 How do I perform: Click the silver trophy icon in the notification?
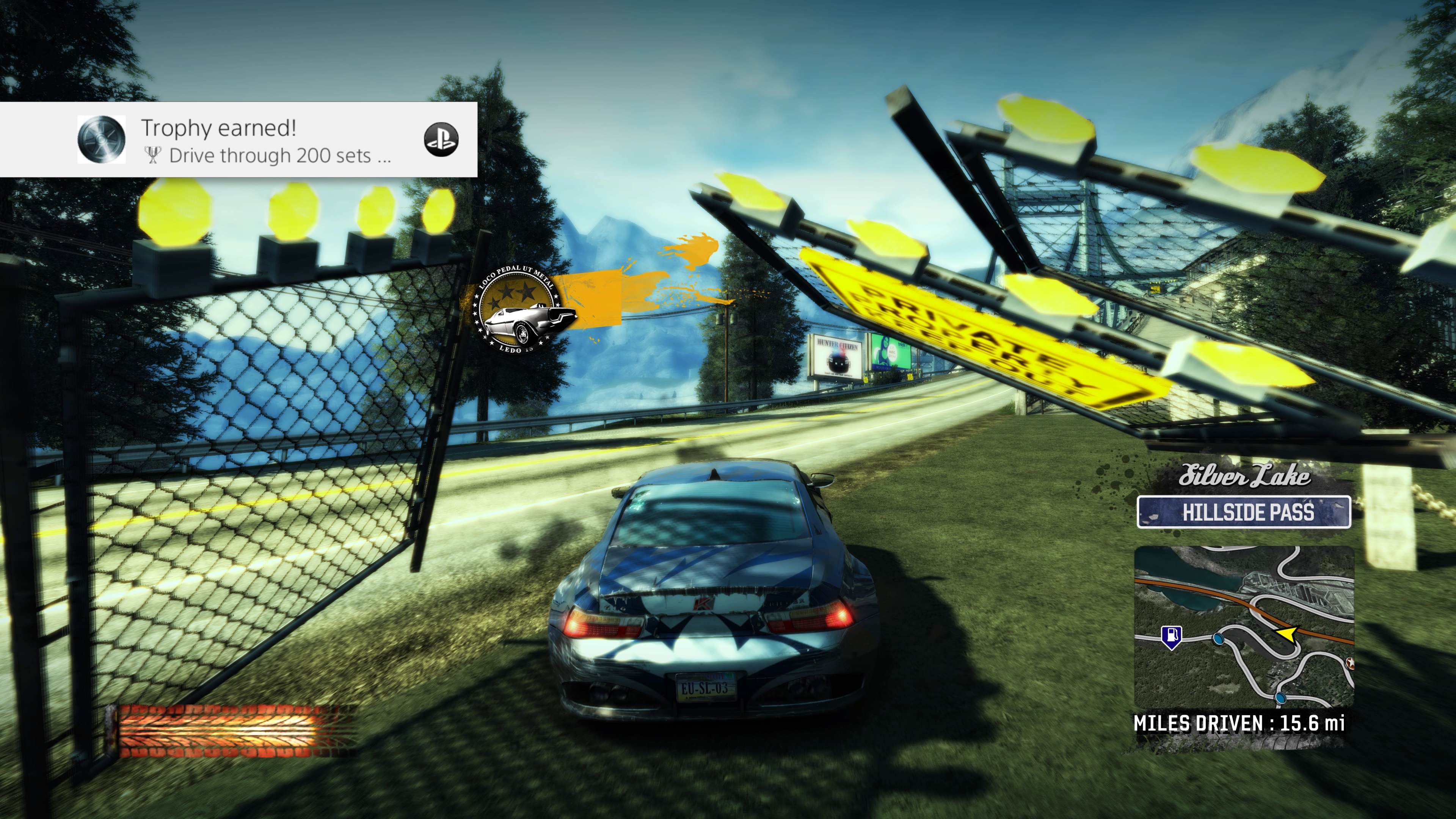point(101,140)
